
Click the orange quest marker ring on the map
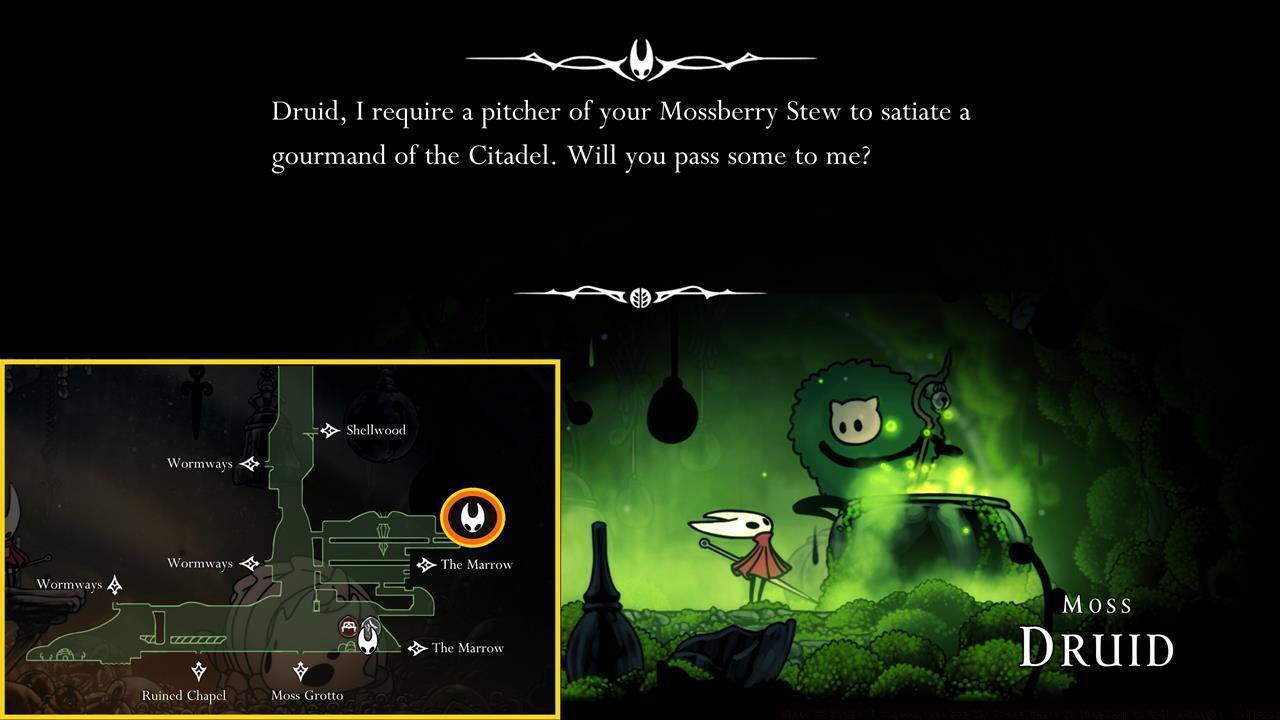[471, 517]
